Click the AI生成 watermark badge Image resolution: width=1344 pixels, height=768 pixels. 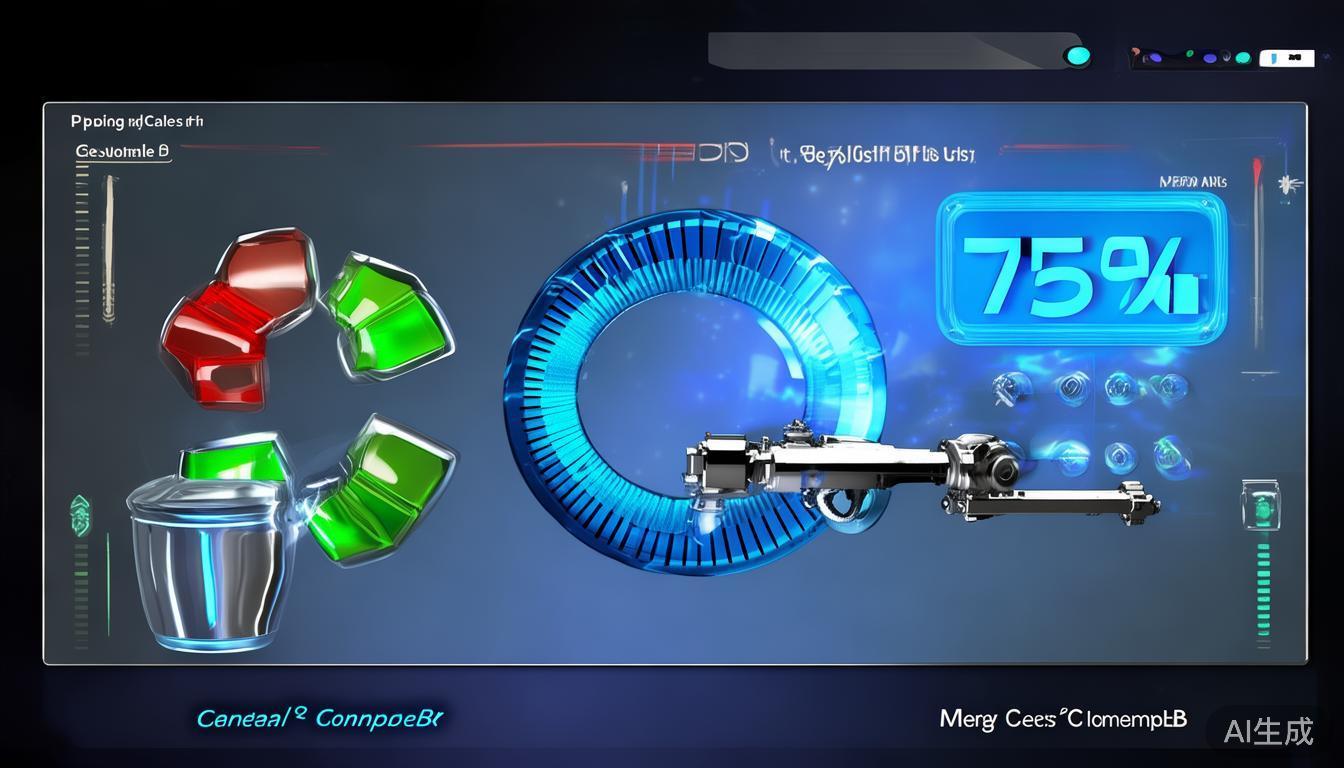click(x=1269, y=731)
